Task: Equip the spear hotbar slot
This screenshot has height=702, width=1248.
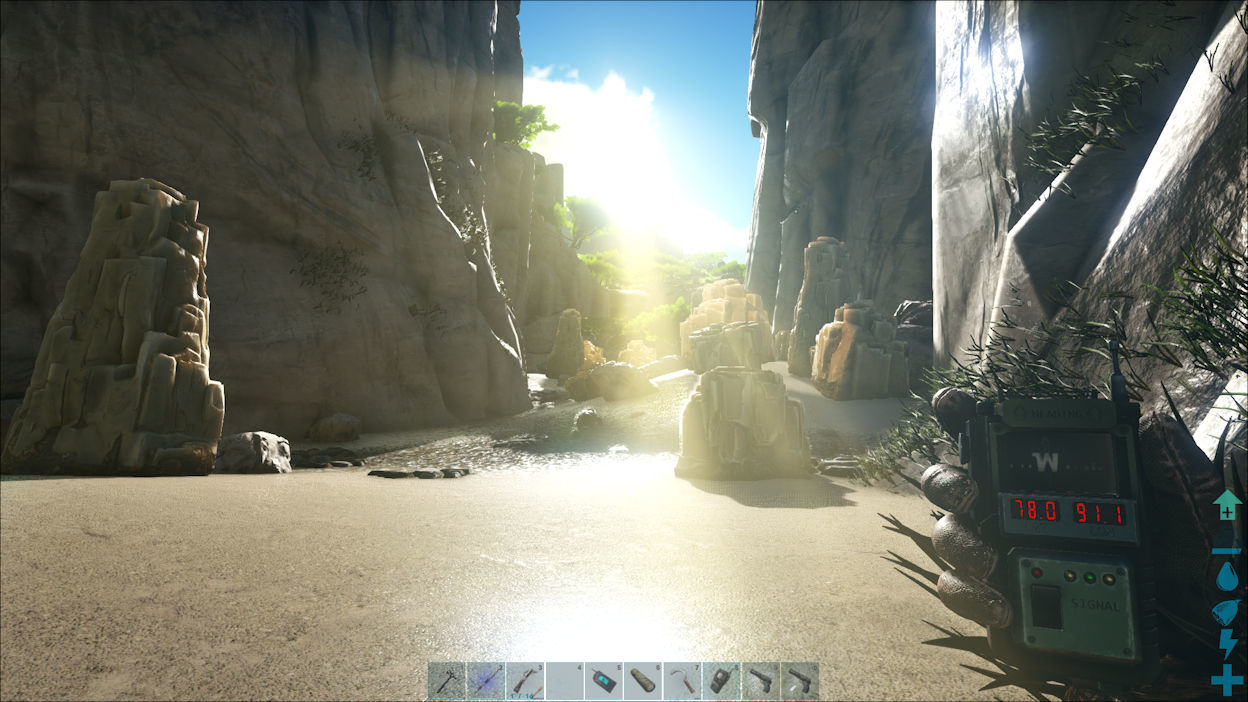Action: 485,681
